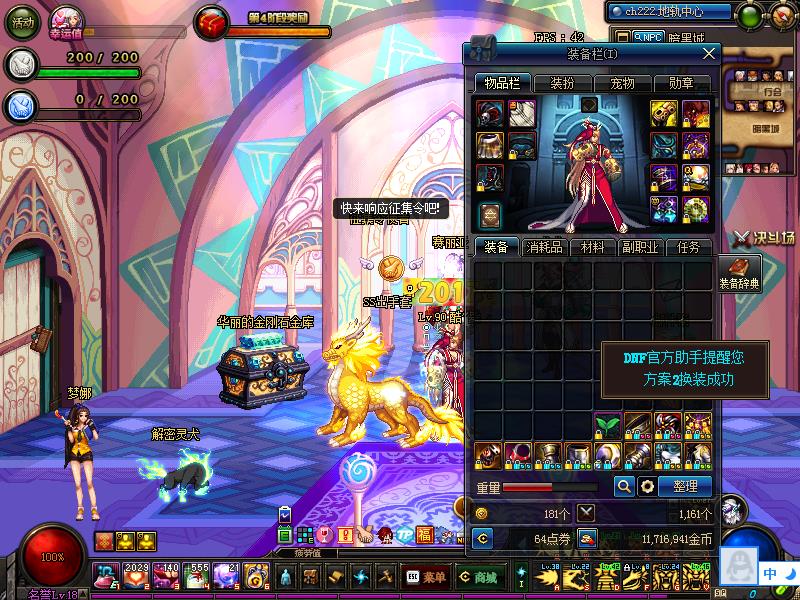Click the 64点券 recharge button
800x600 pixels.
[481, 538]
